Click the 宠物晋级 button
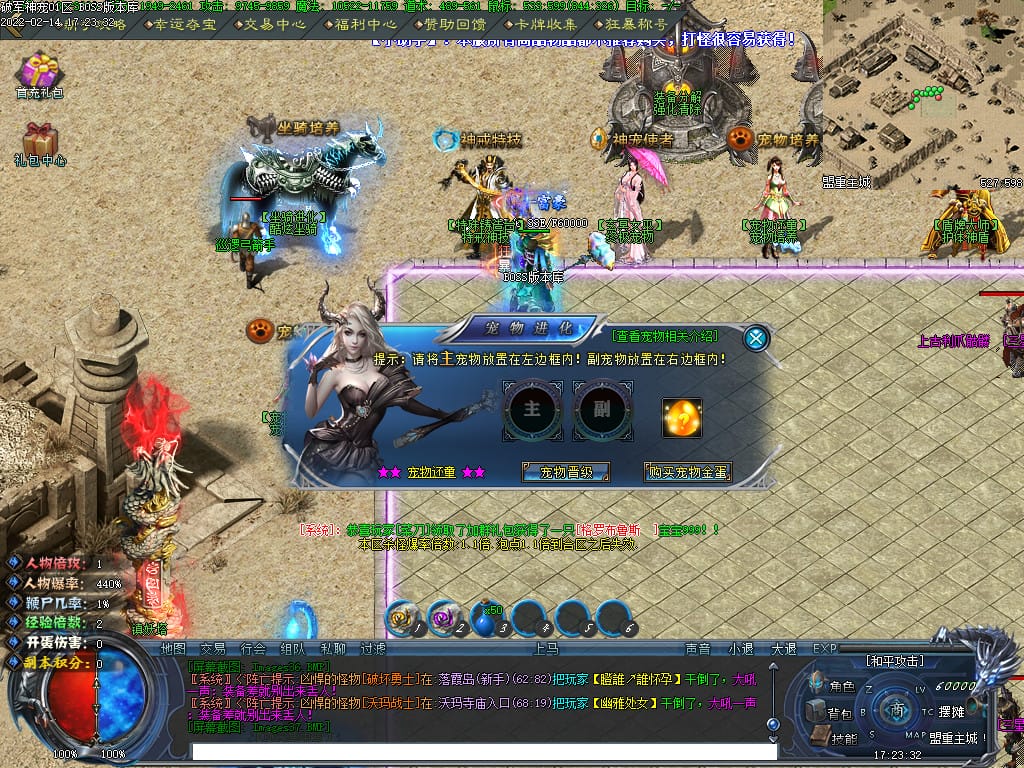 566,472
